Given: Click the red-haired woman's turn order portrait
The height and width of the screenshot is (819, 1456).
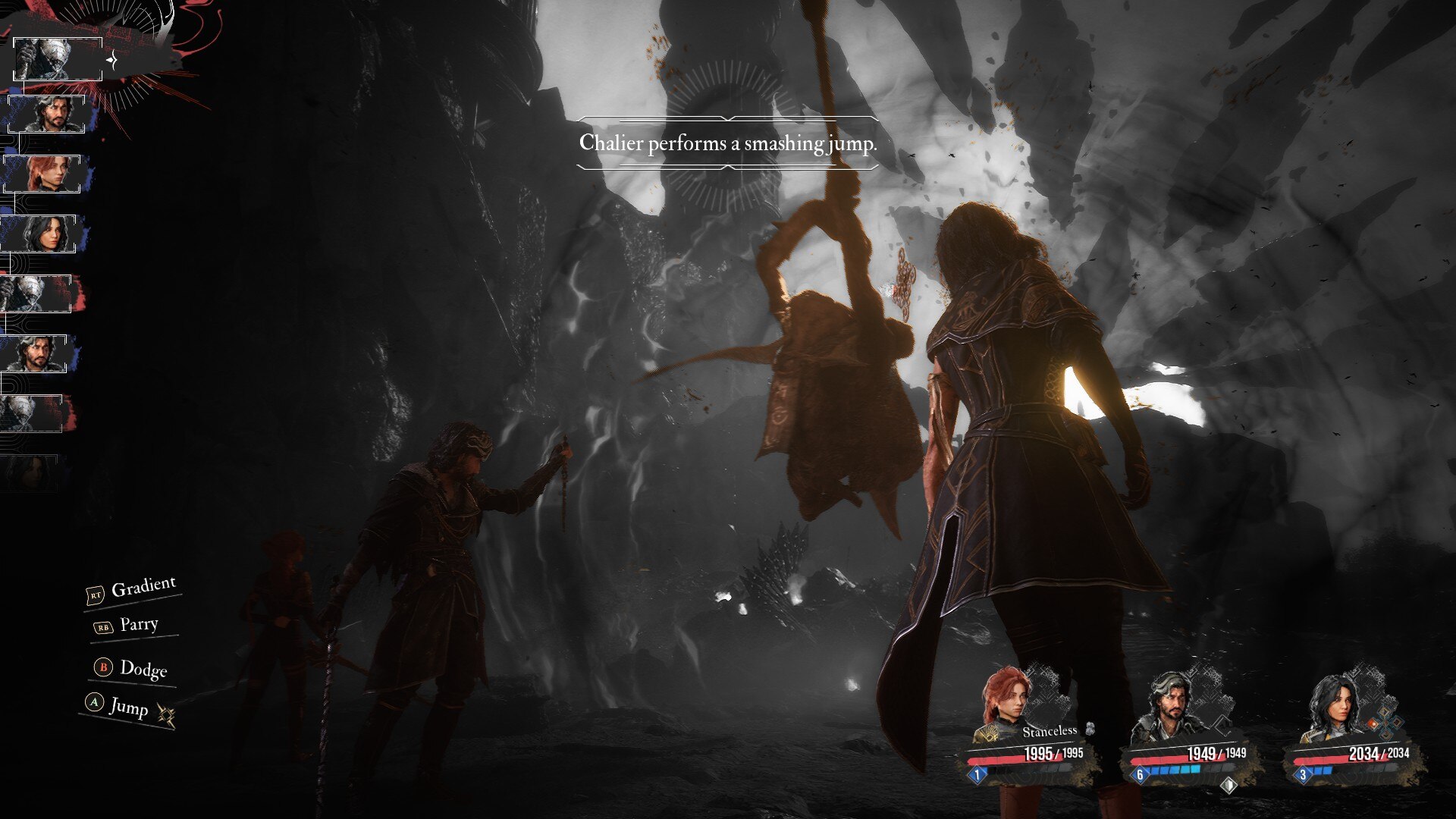Looking at the screenshot, I should click(x=43, y=174).
